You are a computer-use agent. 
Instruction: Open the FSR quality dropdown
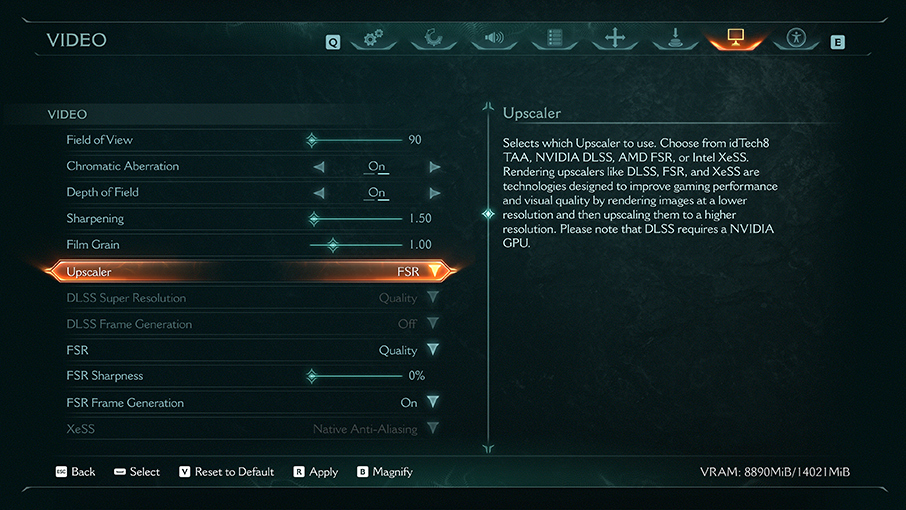(432, 350)
